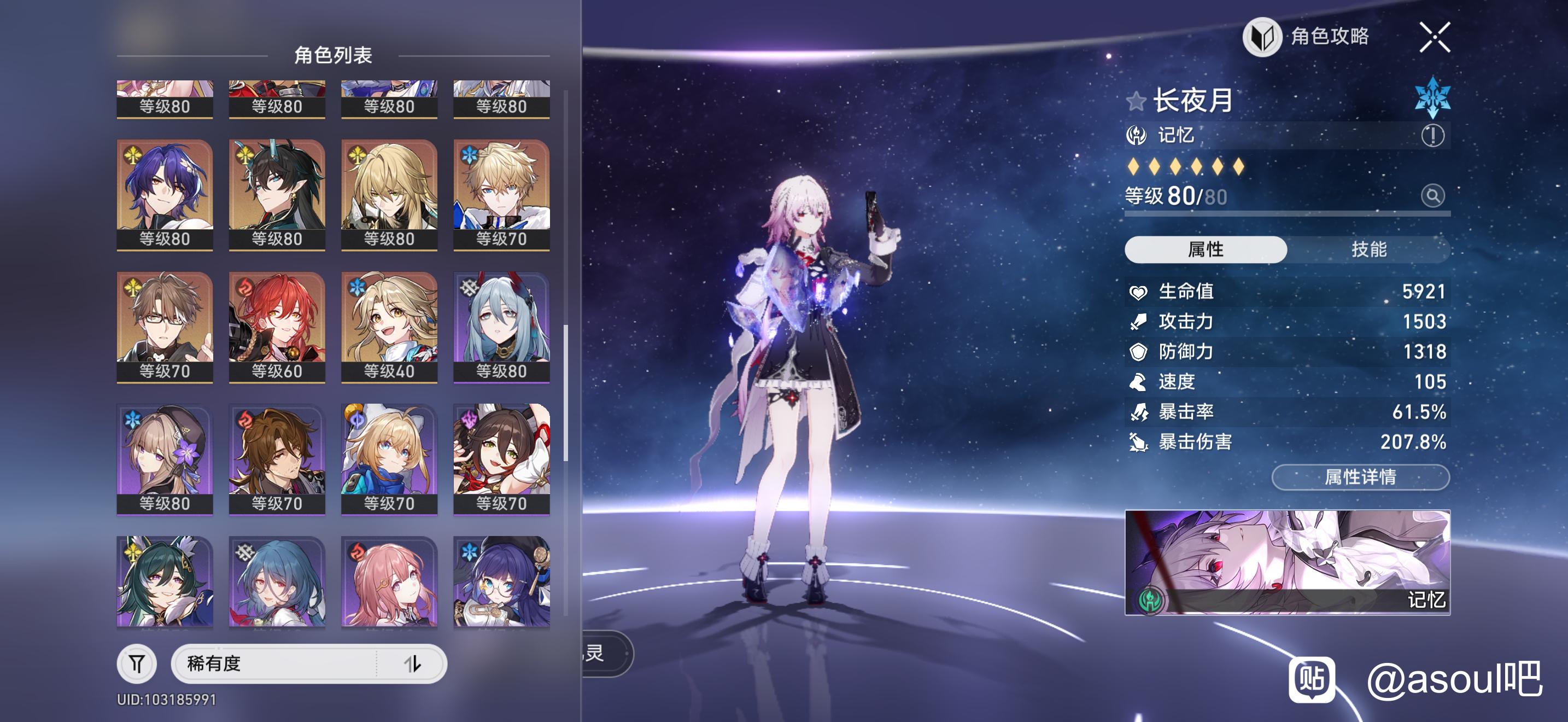The image size is (1568, 722).
Task: Open the 角色攻略 character guide
Action: point(1306,37)
